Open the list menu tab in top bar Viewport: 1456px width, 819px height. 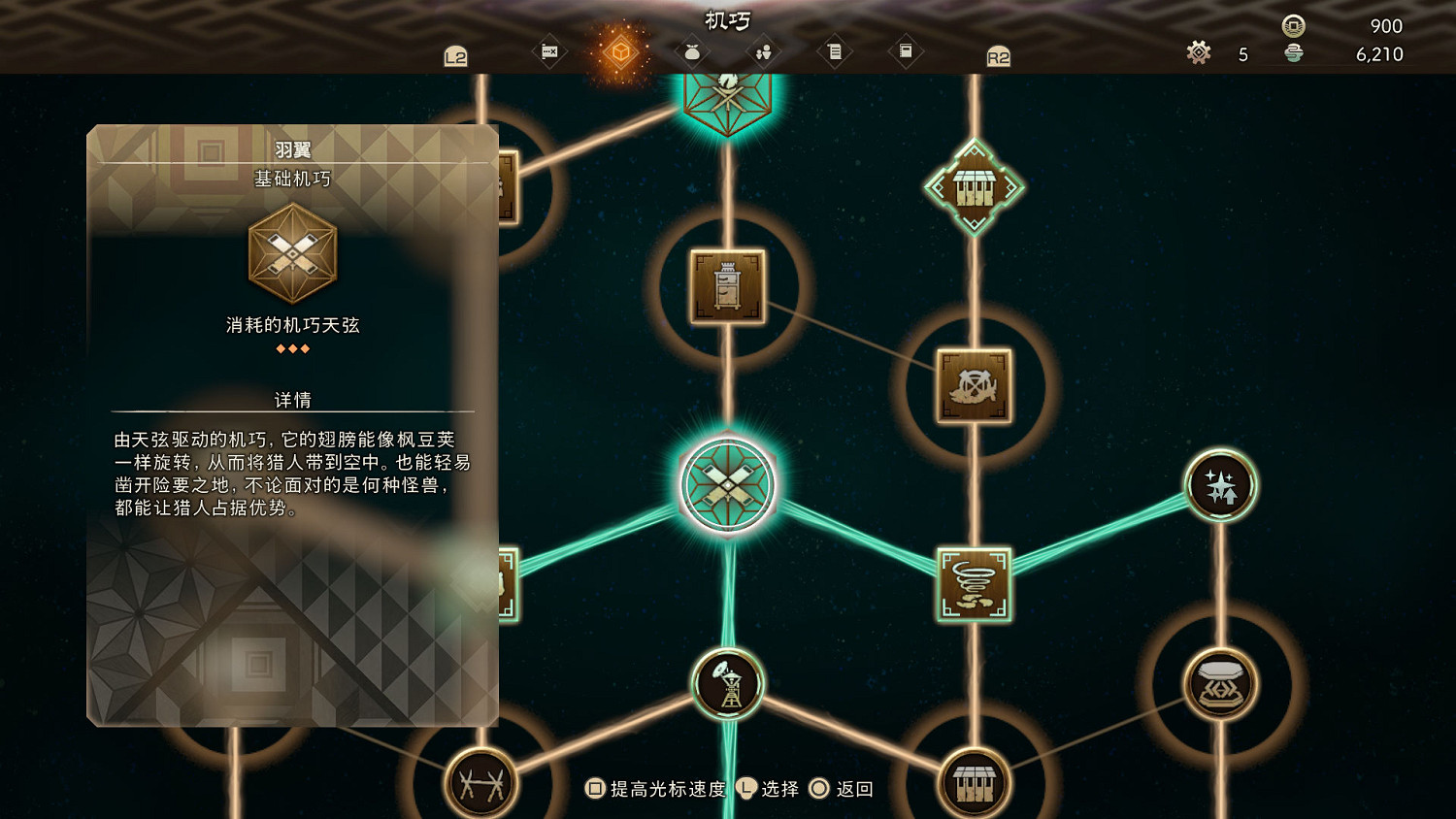(835, 51)
